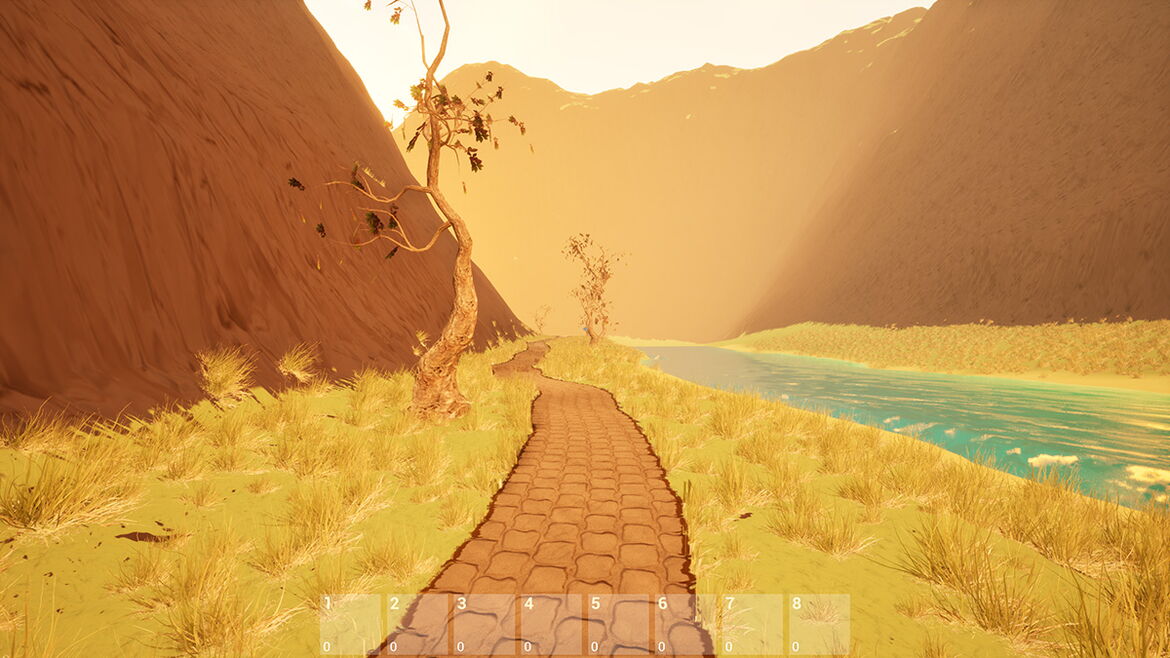Select the last hotbar slot, number 8
This screenshot has width=1170, height=658.
819,625
